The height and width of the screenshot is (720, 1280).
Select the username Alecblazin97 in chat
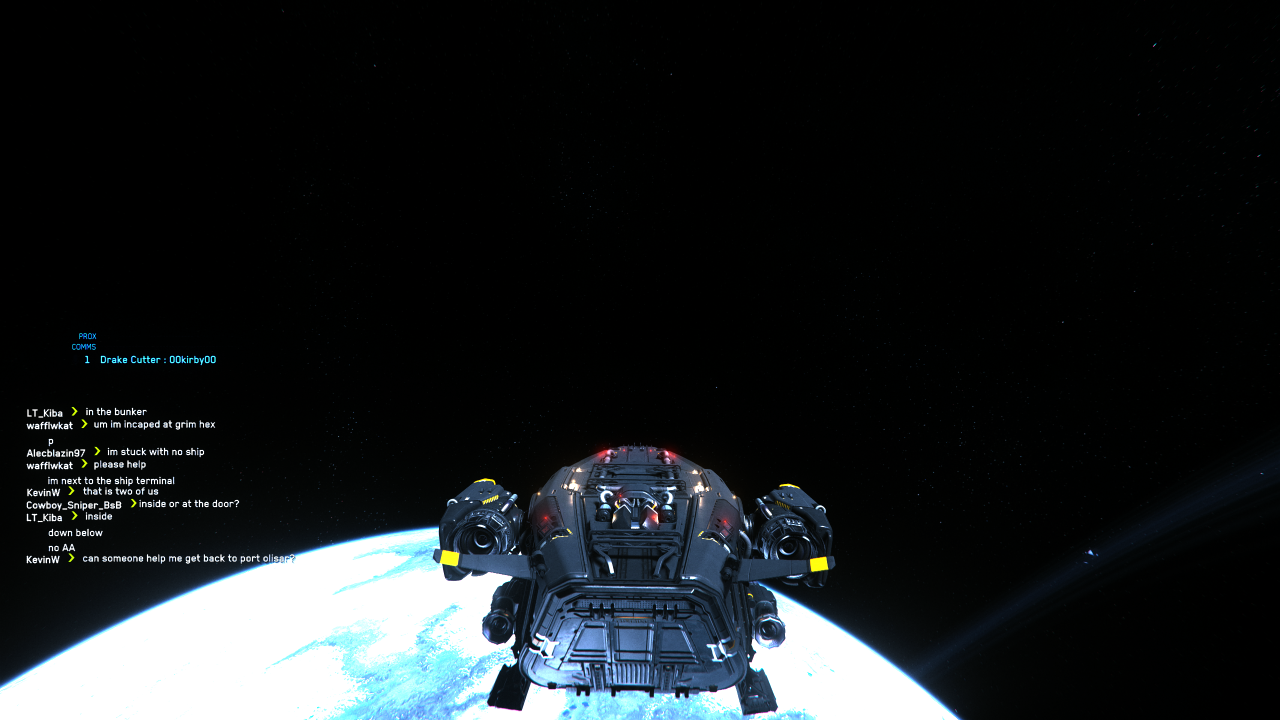54,451
